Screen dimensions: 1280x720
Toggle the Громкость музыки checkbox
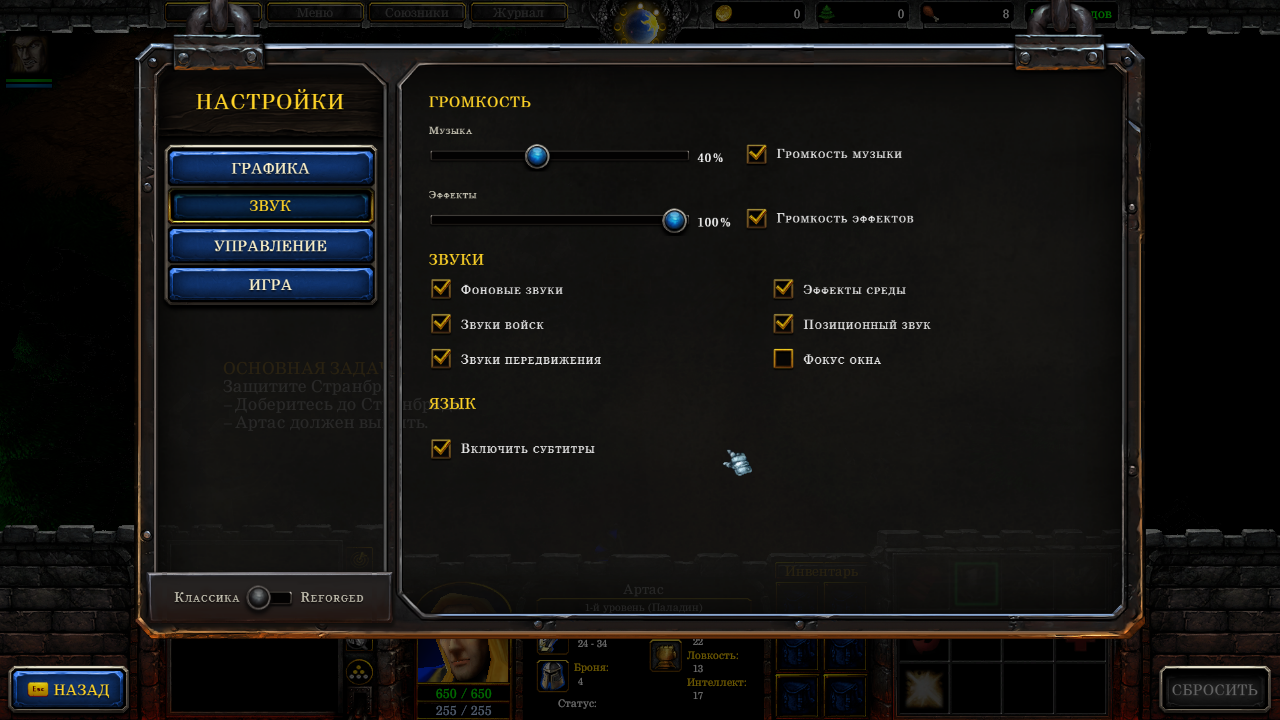click(x=757, y=154)
